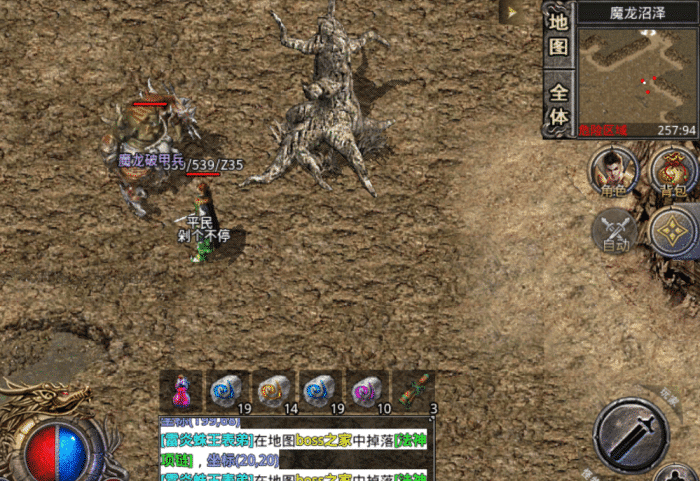Open the 地图 map button
Image resolution: width=700 pixels, height=481 pixels.
[558, 33]
